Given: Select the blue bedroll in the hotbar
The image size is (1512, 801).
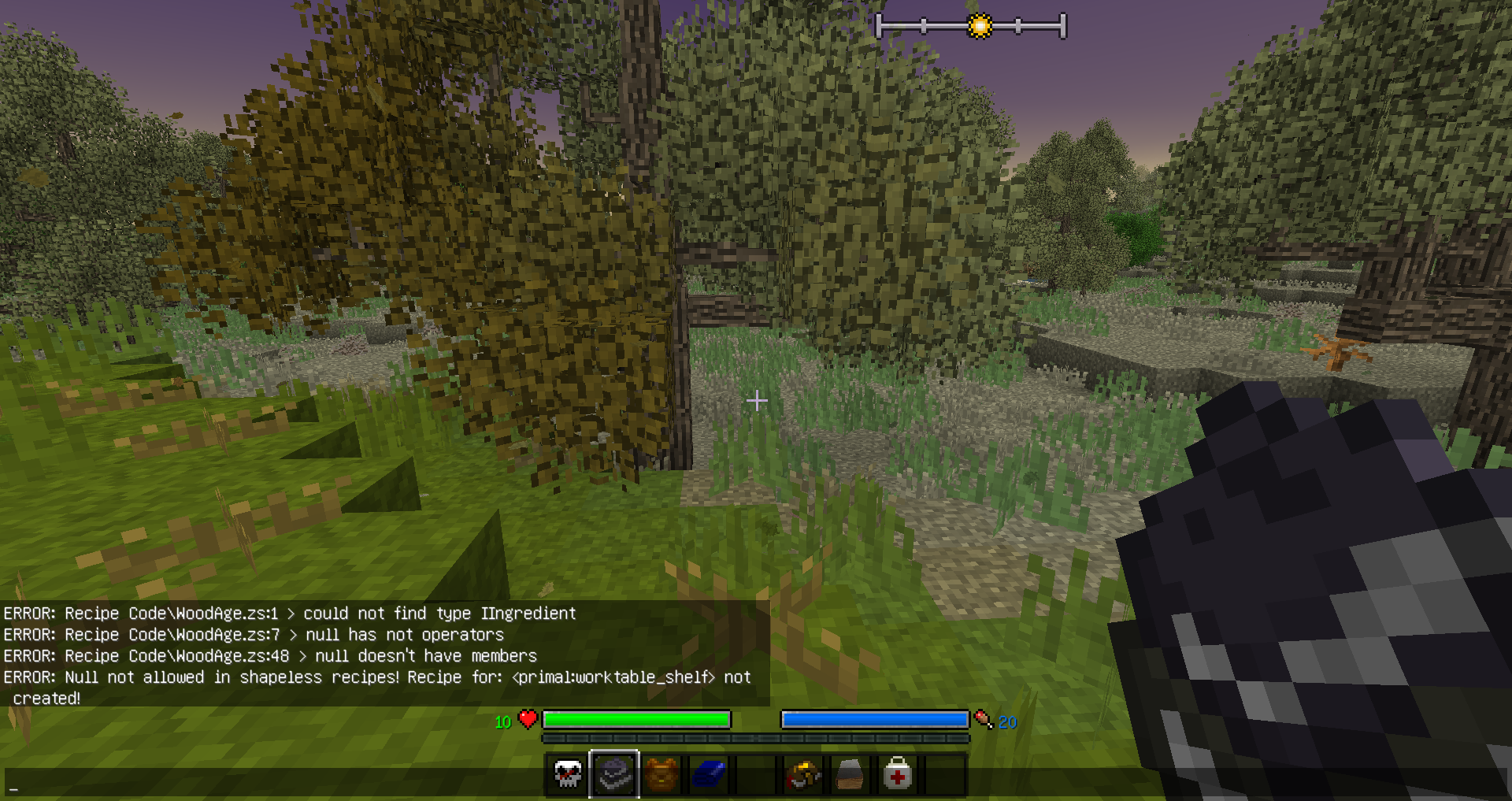Looking at the screenshot, I should click(708, 776).
